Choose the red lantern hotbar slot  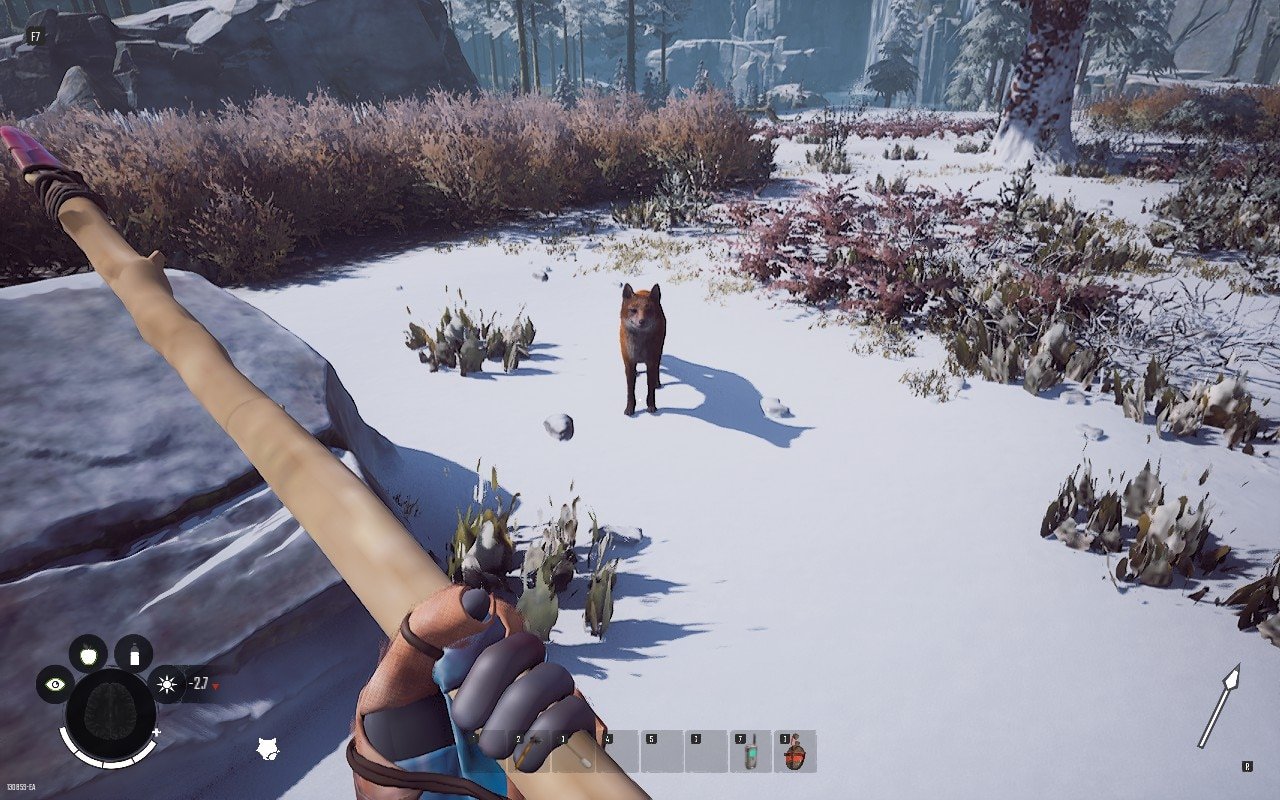tap(795, 752)
